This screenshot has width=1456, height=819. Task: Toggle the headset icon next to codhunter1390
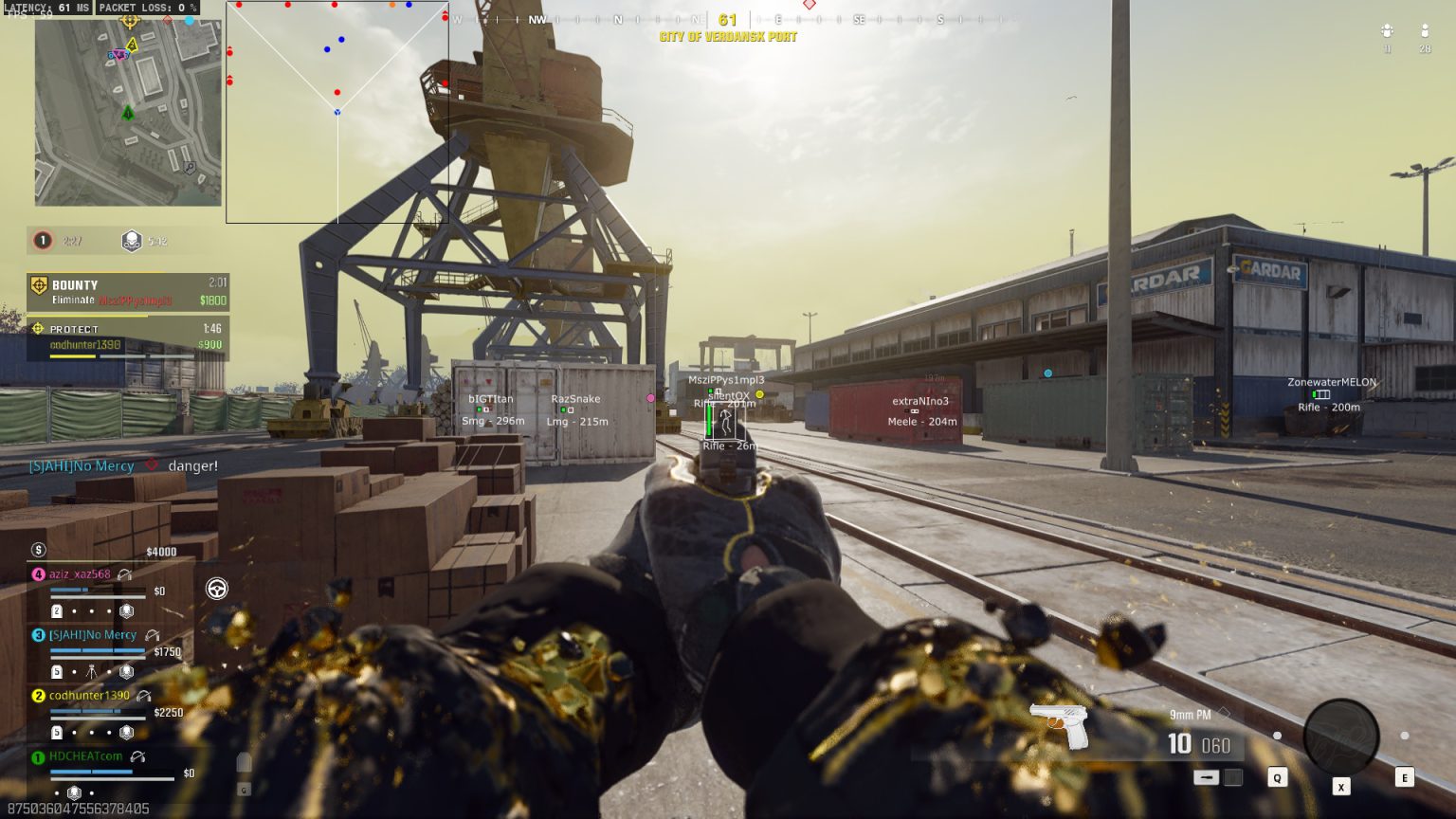click(143, 696)
